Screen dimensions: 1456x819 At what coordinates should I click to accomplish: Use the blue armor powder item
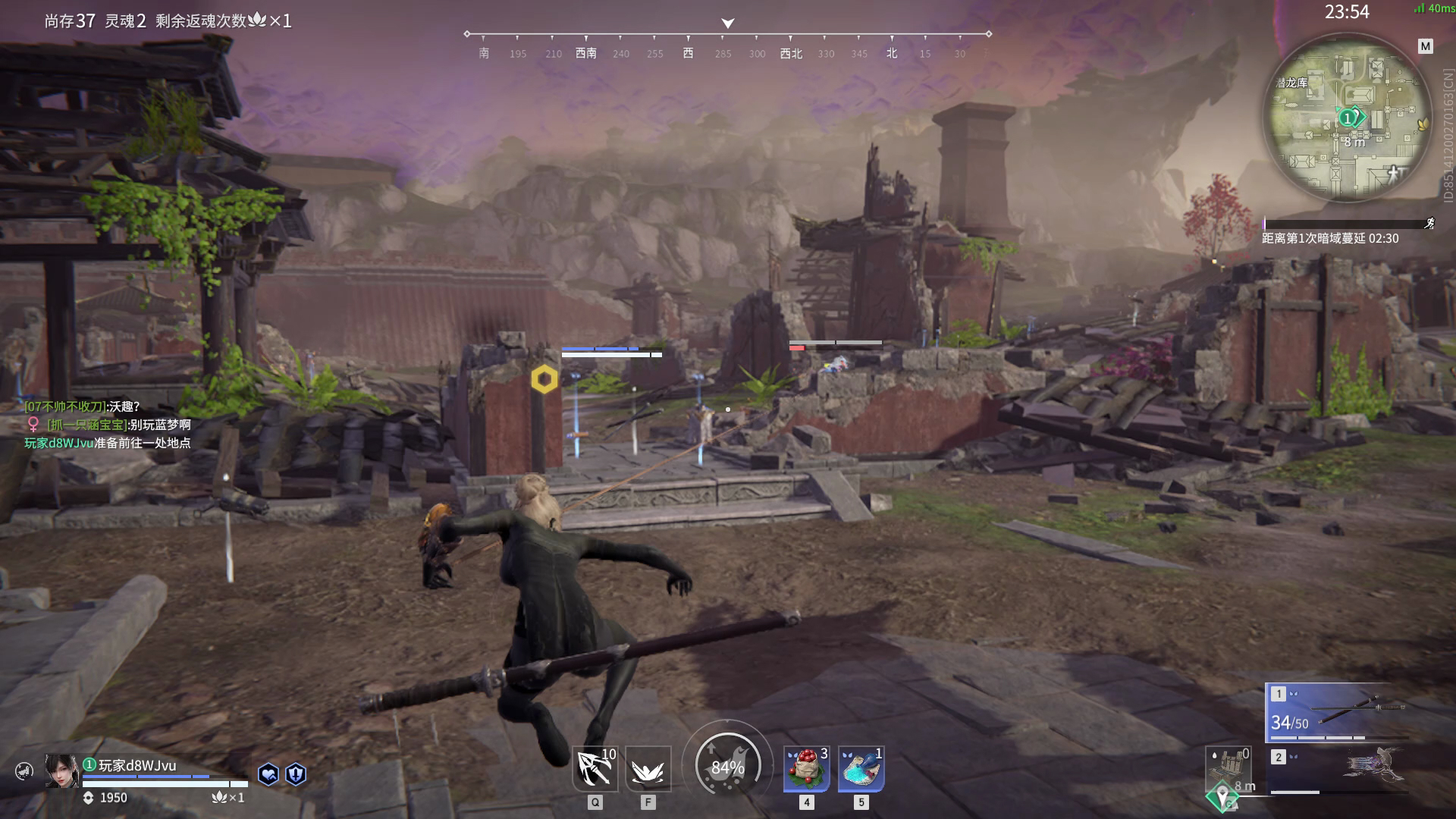tap(861, 769)
